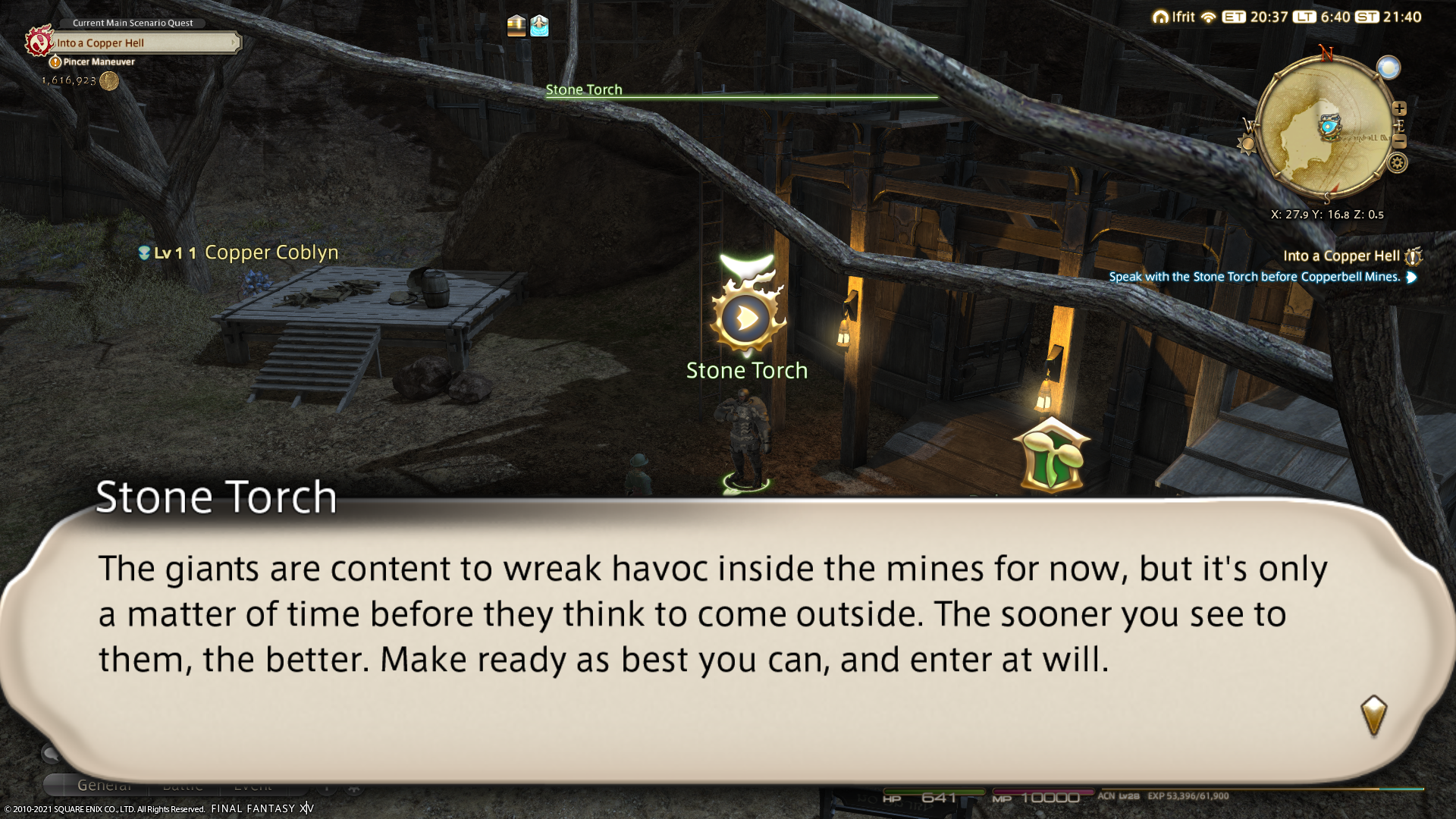Click the sun time indicator on the minimap
Viewport: 1456px width, 819px height.
[1246, 144]
